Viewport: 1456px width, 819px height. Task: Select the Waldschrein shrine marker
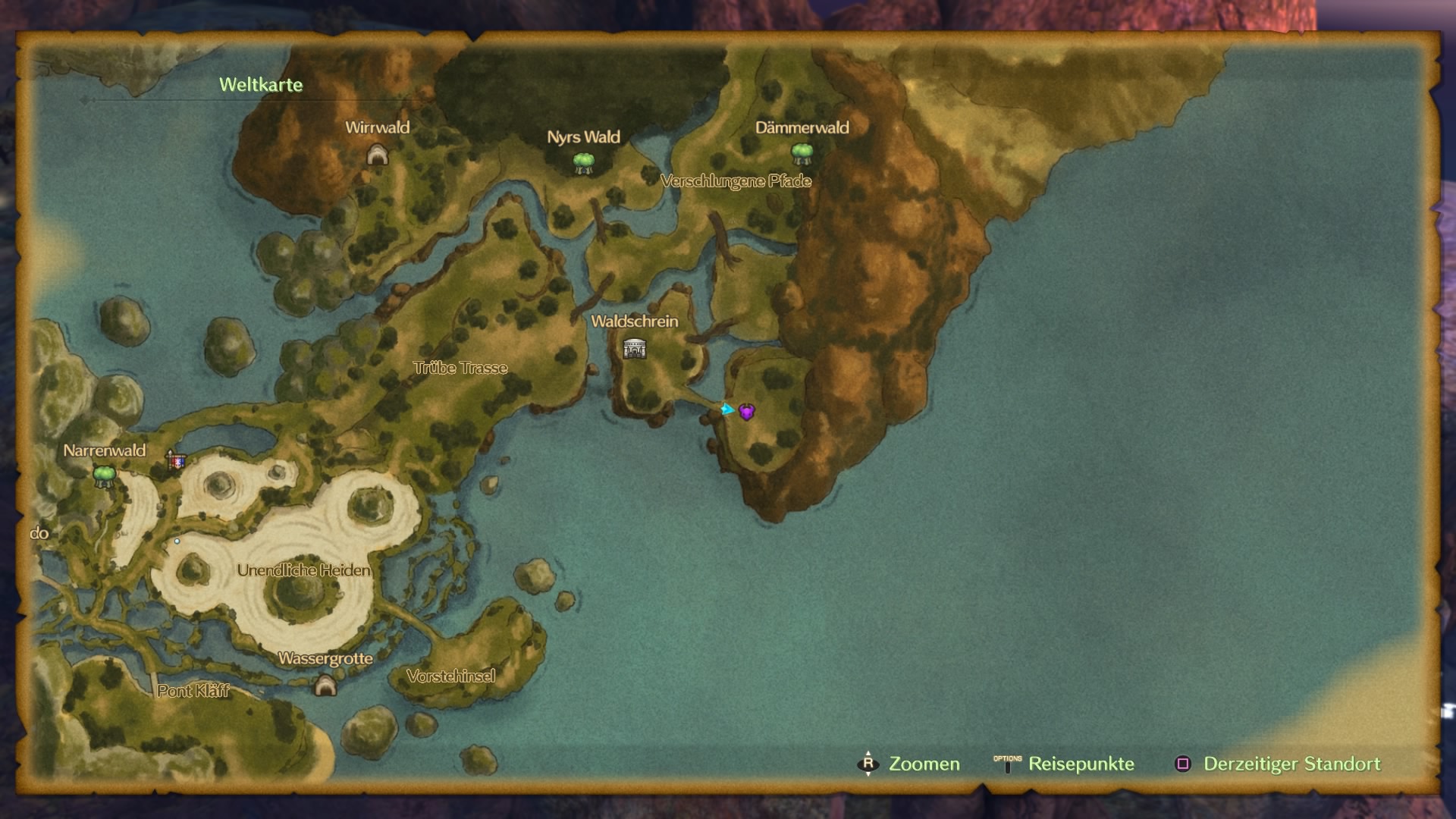(x=635, y=349)
